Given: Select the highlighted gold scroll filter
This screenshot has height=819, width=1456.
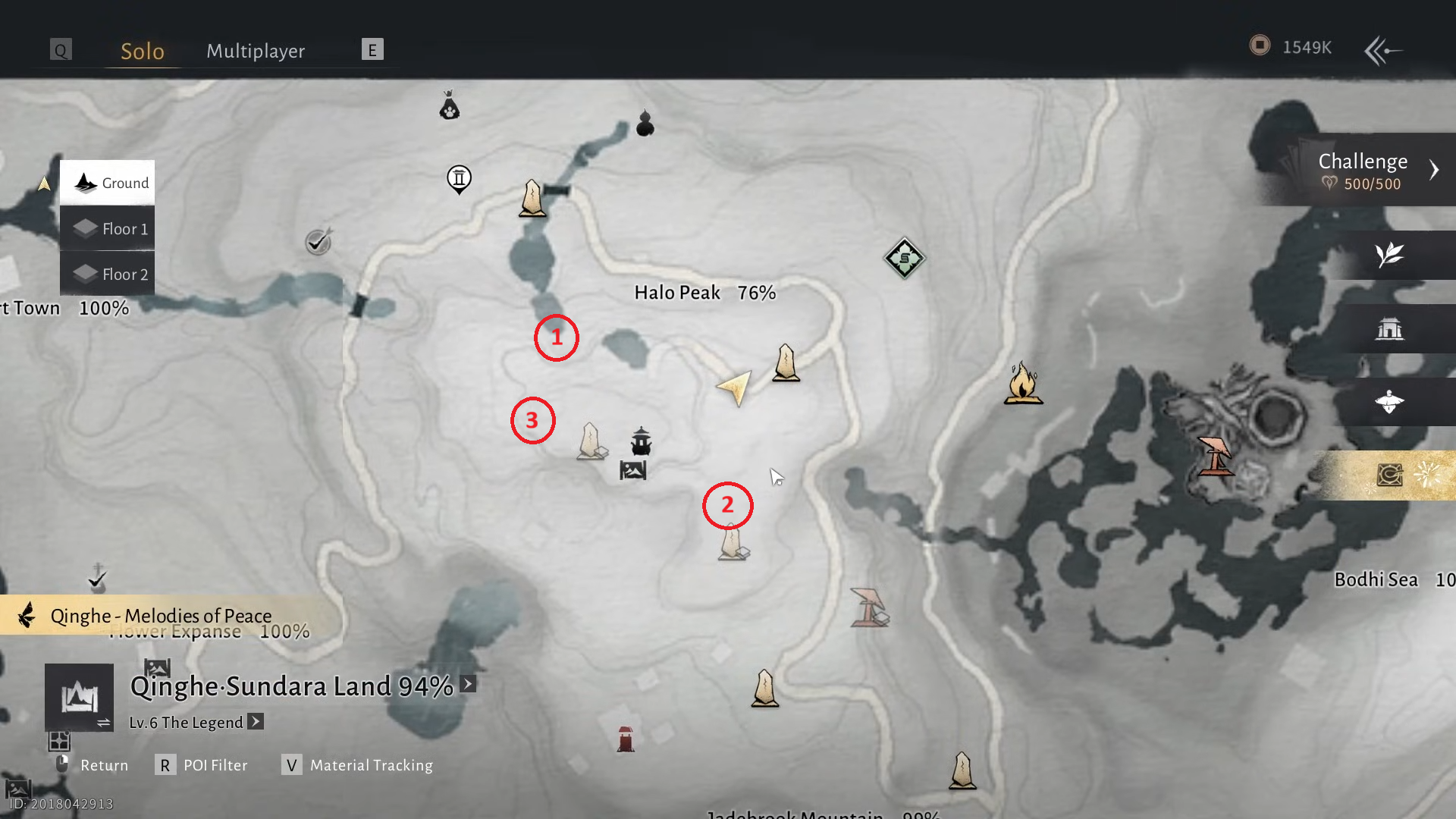Looking at the screenshot, I should pyautogui.click(x=1389, y=475).
